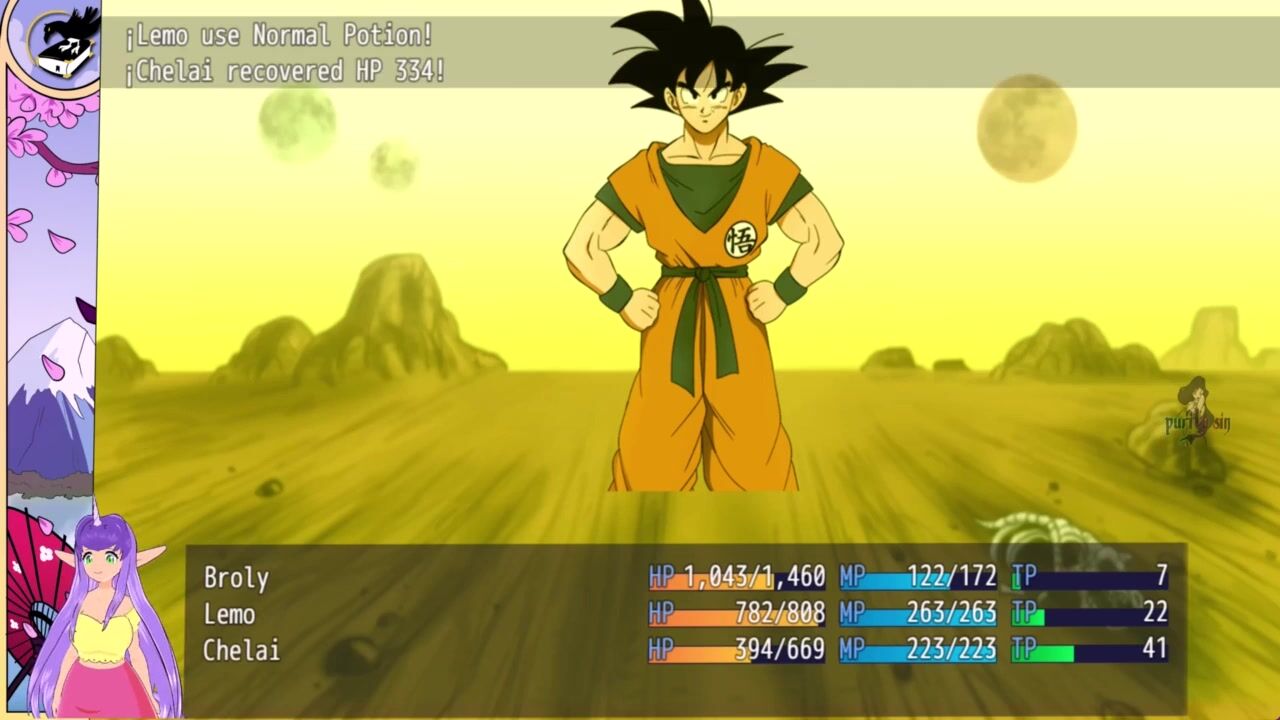Choose Lemo's party status row
The image size is (1280, 720).
[x=229, y=614]
